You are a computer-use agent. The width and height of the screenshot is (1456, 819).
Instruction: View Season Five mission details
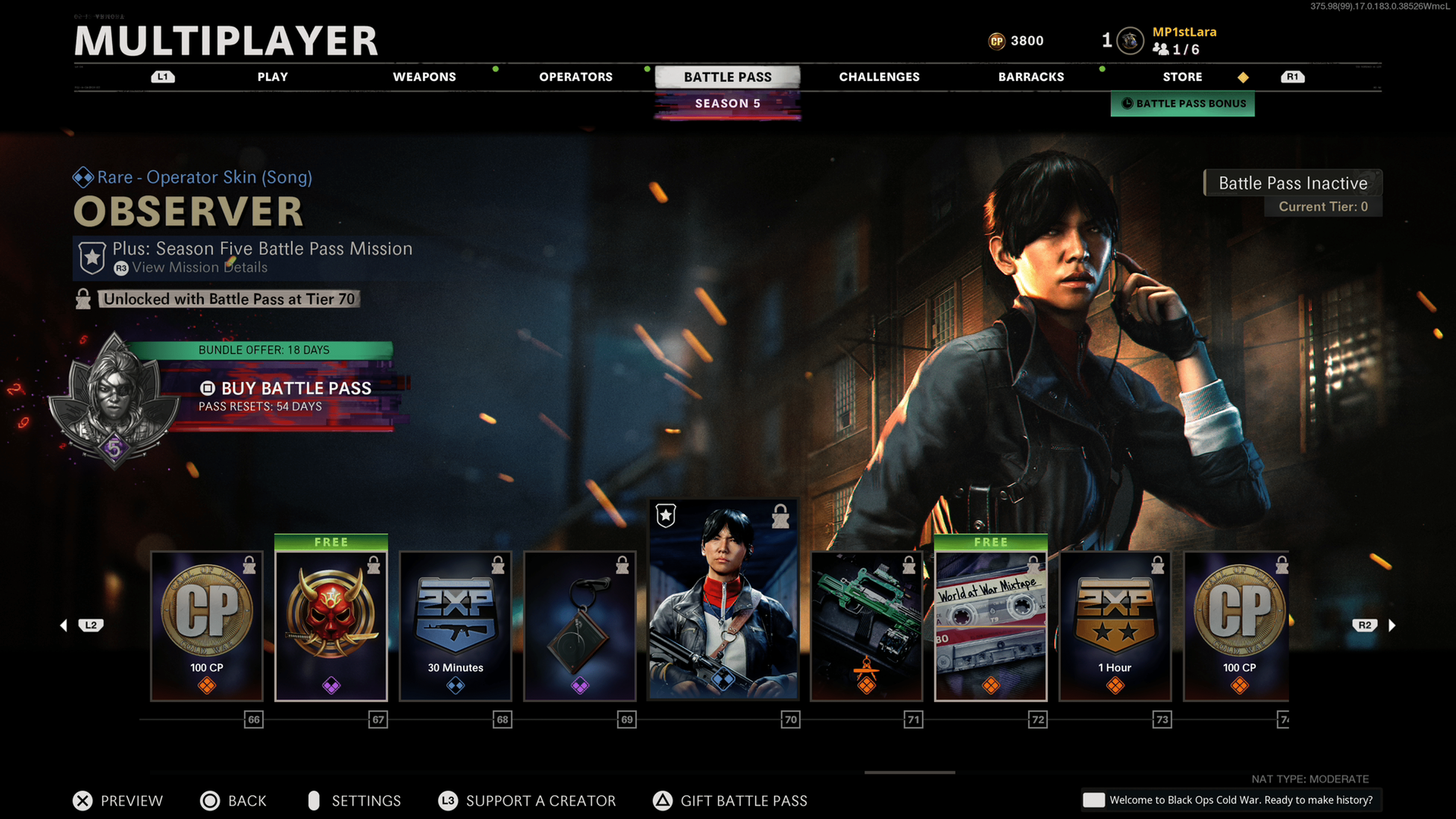[199, 267]
